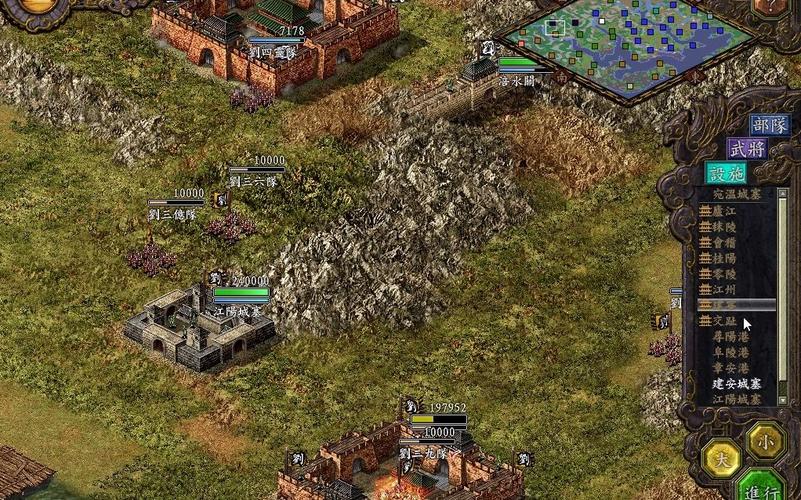Select 建安城塞 in the list
Image resolution: width=801 pixels, height=500 pixels.
(x=736, y=383)
